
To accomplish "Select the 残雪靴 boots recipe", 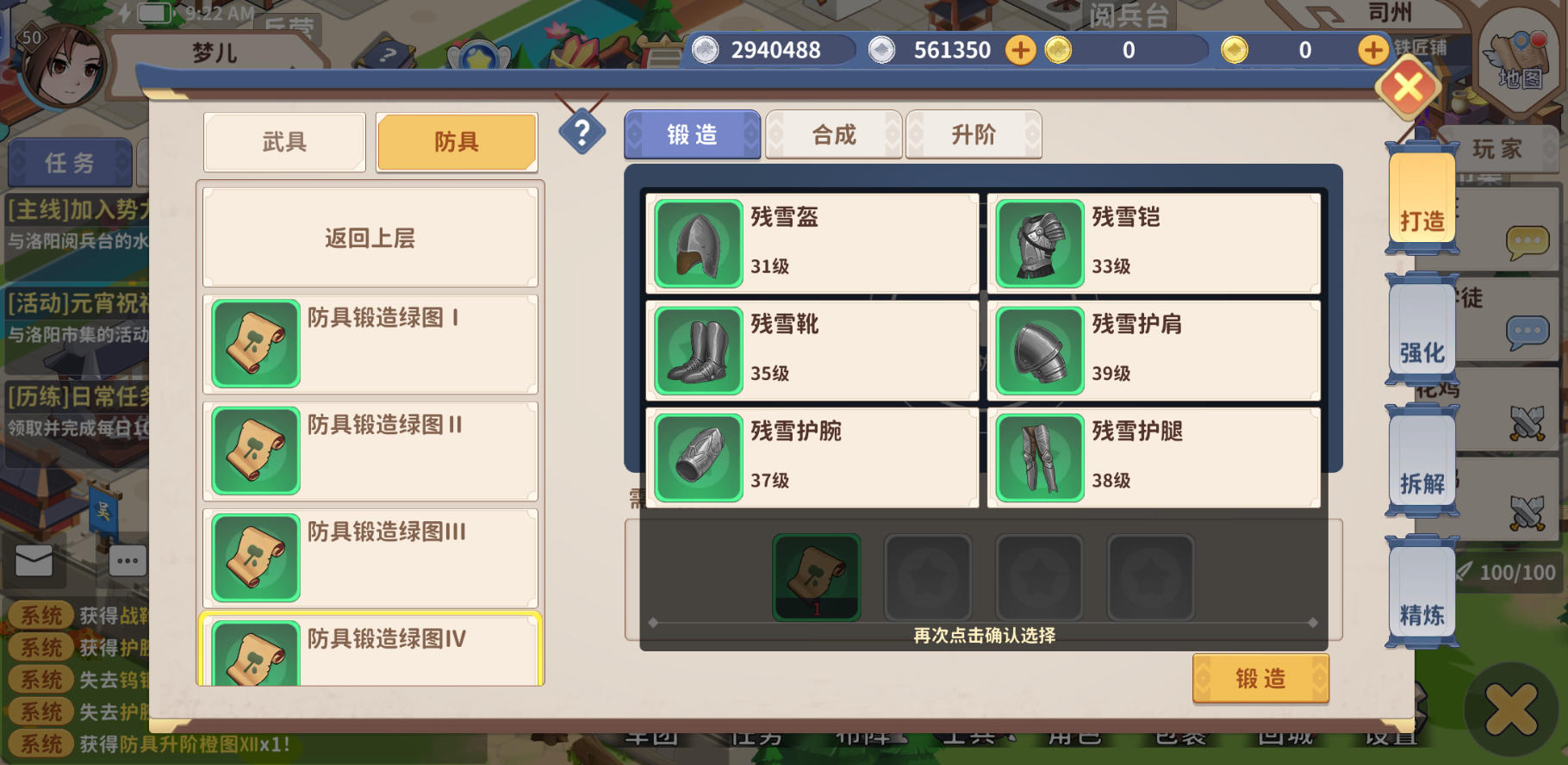I will tap(810, 349).
